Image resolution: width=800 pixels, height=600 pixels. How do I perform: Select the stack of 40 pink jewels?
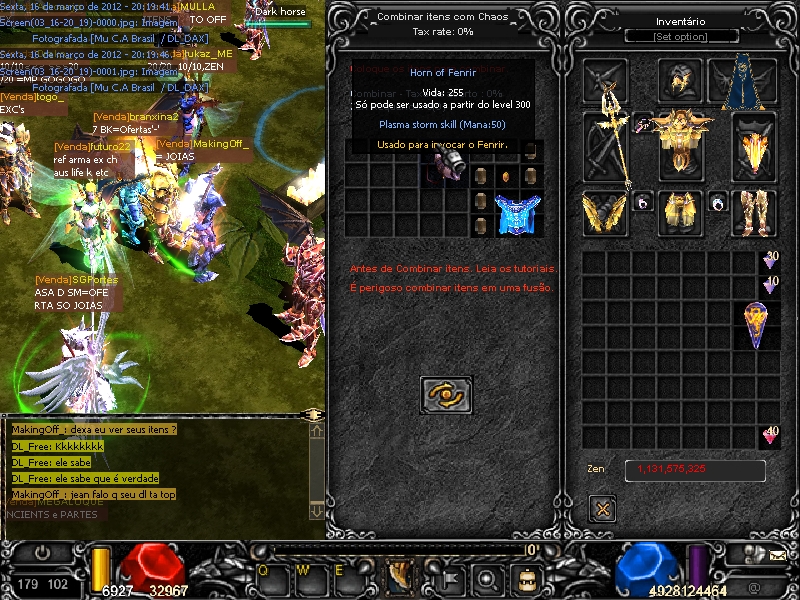tap(770, 435)
